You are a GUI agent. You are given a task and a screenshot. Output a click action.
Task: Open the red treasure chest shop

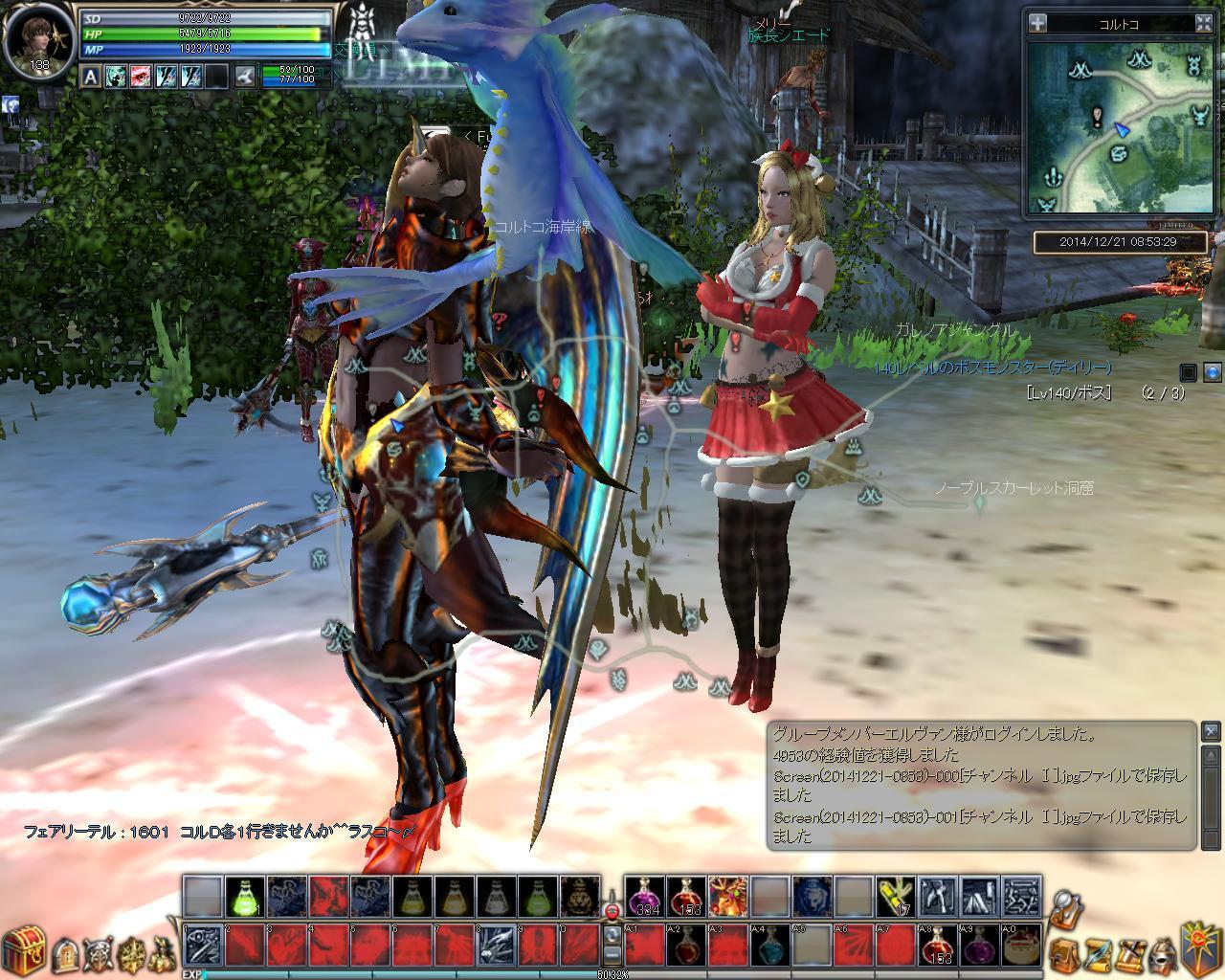[x=23, y=948]
